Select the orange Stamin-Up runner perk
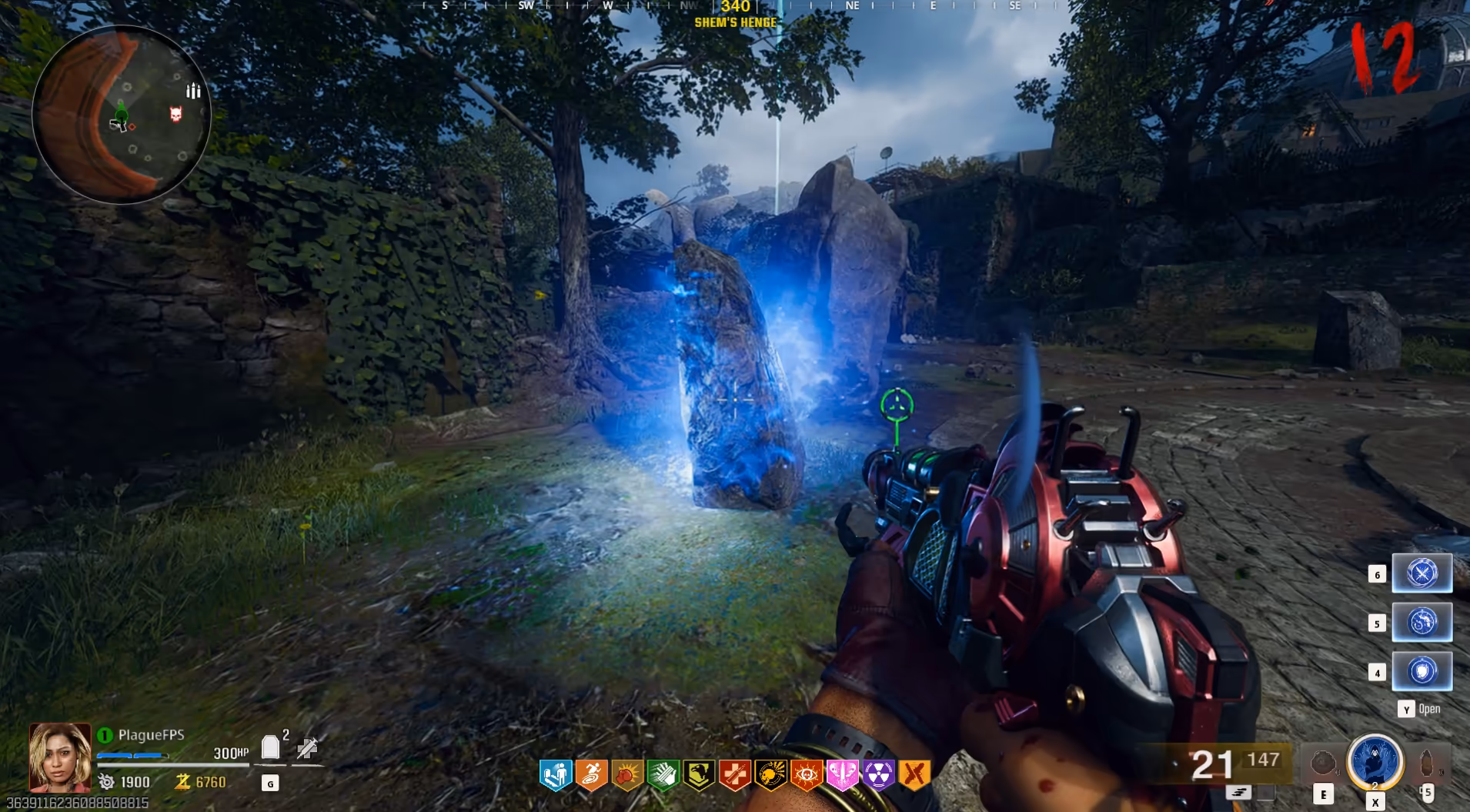The image size is (1470, 812). pos(592,775)
